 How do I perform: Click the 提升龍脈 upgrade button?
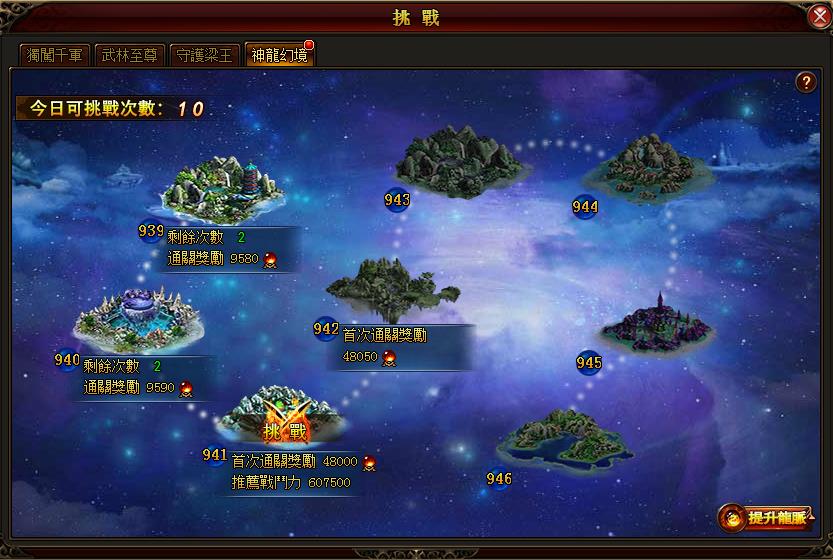point(766,518)
